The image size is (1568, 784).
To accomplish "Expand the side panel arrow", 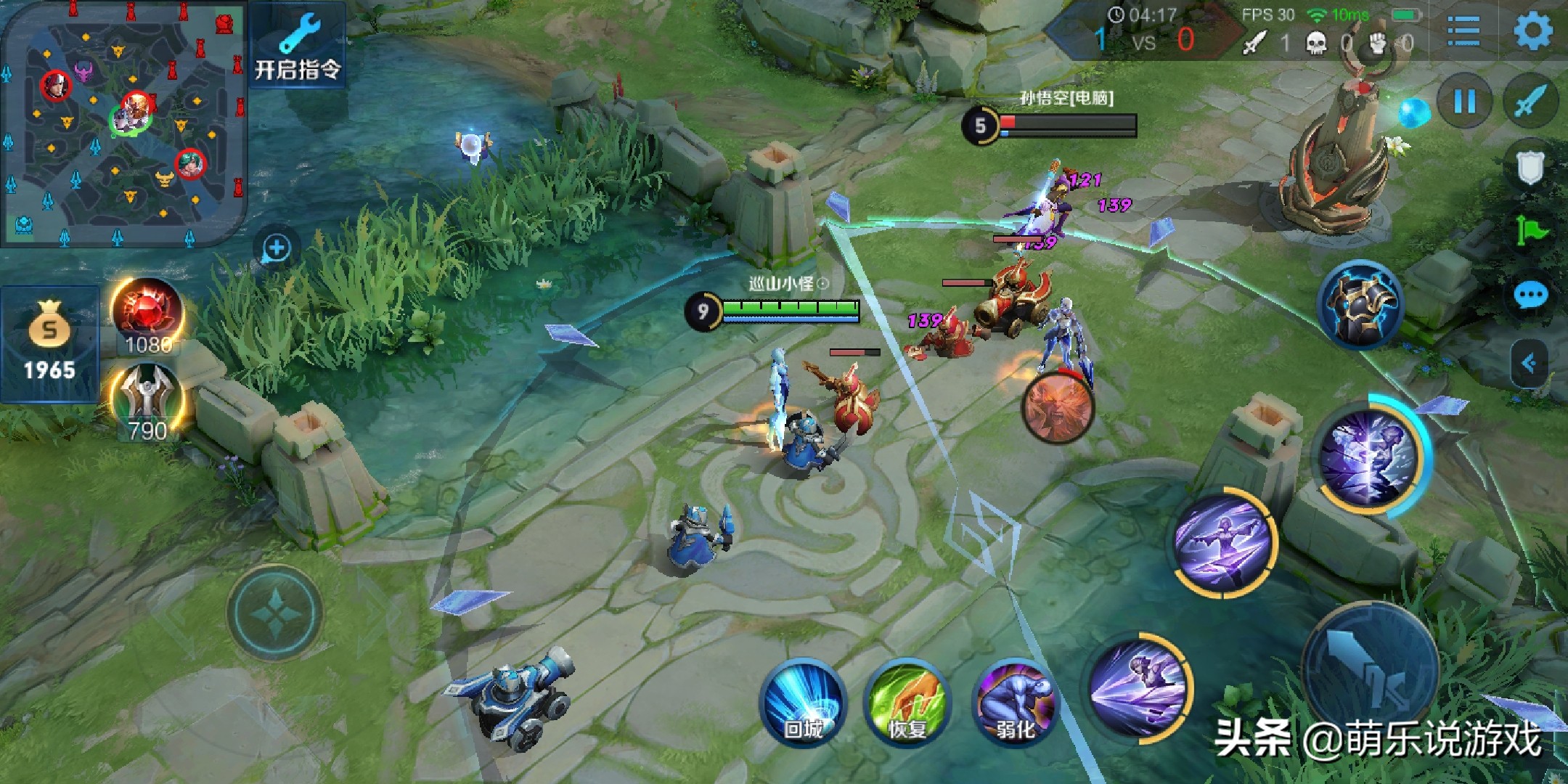I will (x=1530, y=362).
